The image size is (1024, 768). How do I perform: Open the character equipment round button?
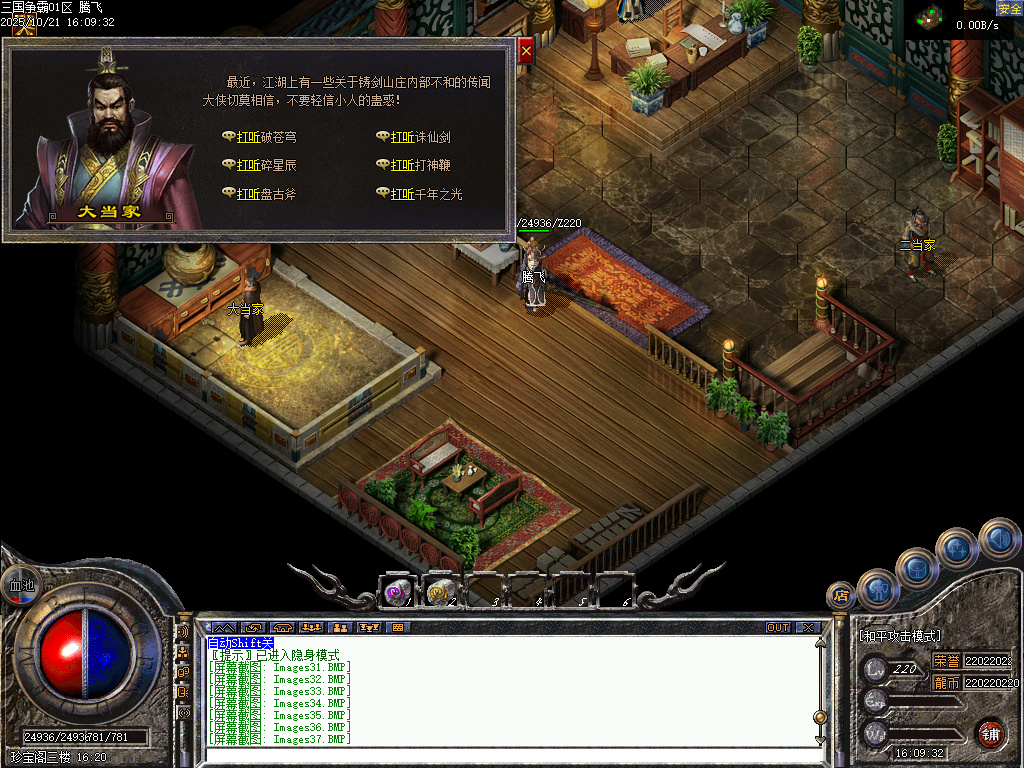point(877,588)
